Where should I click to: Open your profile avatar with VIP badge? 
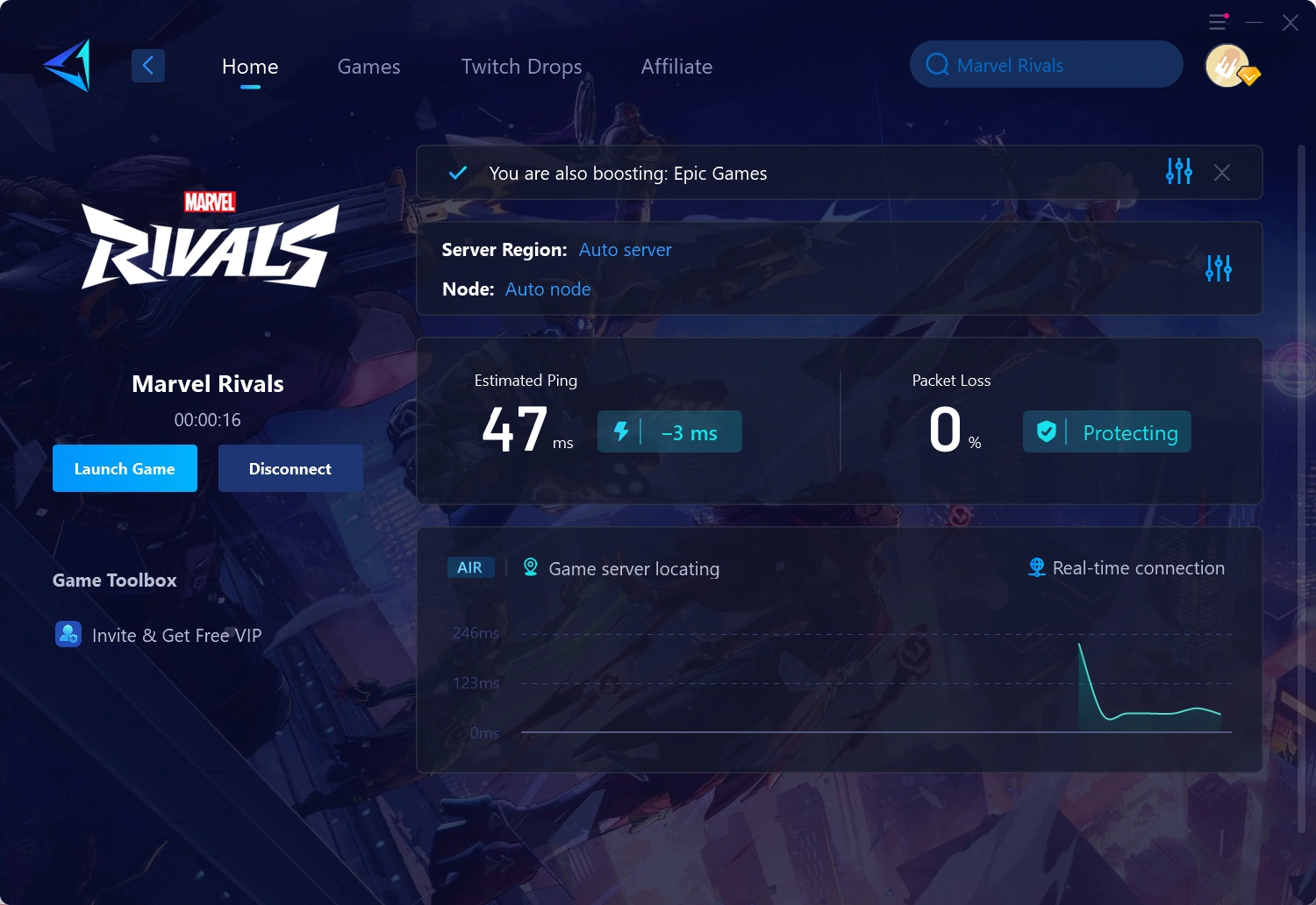click(1227, 66)
